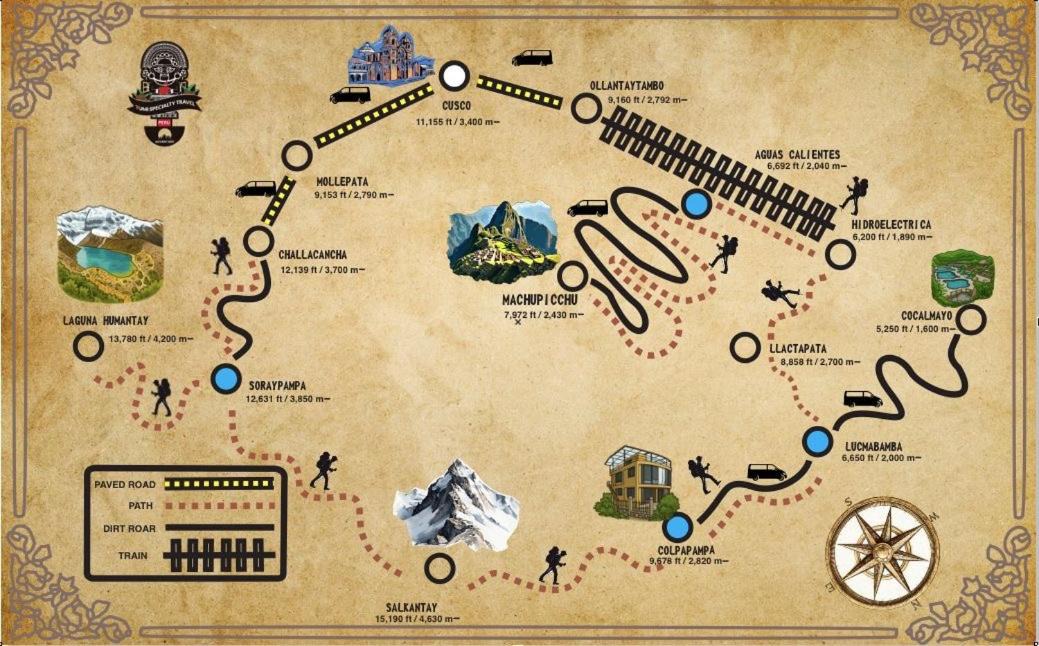The width and height of the screenshot is (1039, 646).
Task: Select the Machupicchu waypoint circle
Action: coord(572,276)
